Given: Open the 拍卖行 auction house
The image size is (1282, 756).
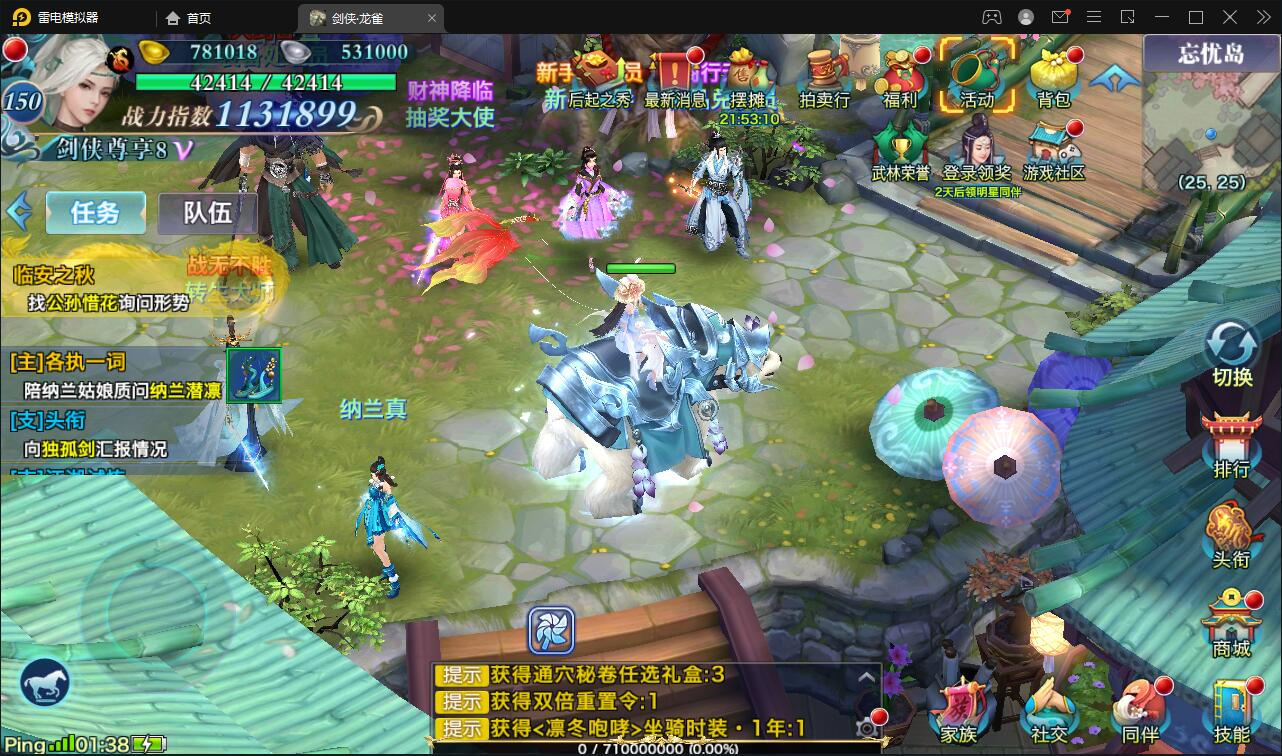Looking at the screenshot, I should pyautogui.click(x=824, y=77).
